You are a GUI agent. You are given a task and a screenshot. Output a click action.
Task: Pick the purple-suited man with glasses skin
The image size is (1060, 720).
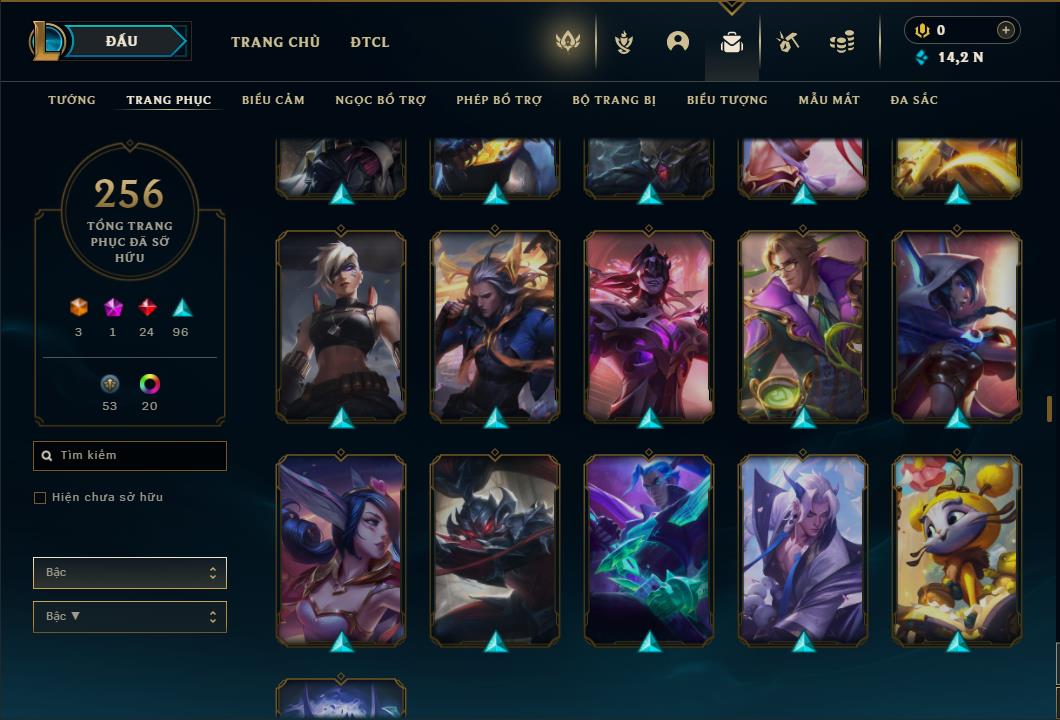tap(803, 325)
